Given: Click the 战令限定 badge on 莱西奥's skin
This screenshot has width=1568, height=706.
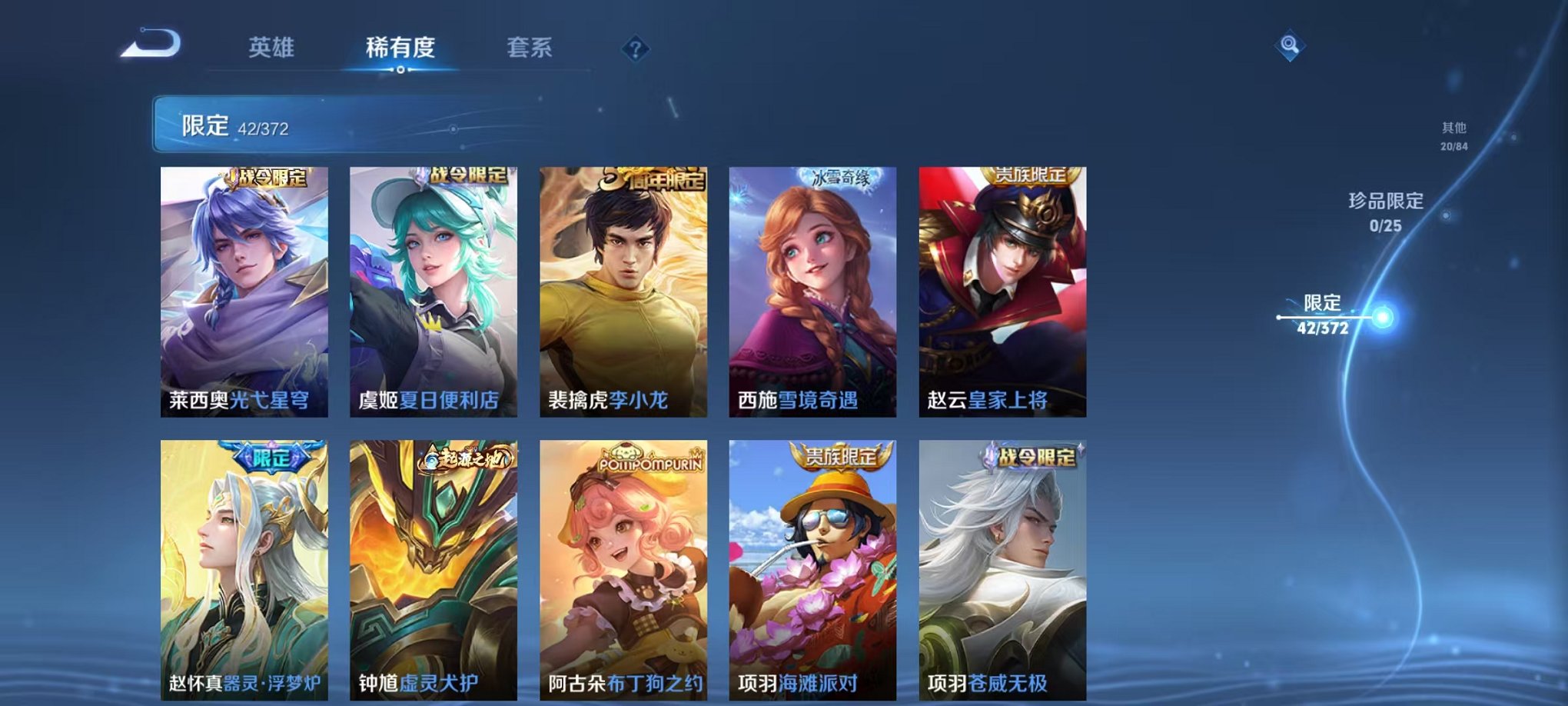Looking at the screenshot, I should tap(269, 178).
